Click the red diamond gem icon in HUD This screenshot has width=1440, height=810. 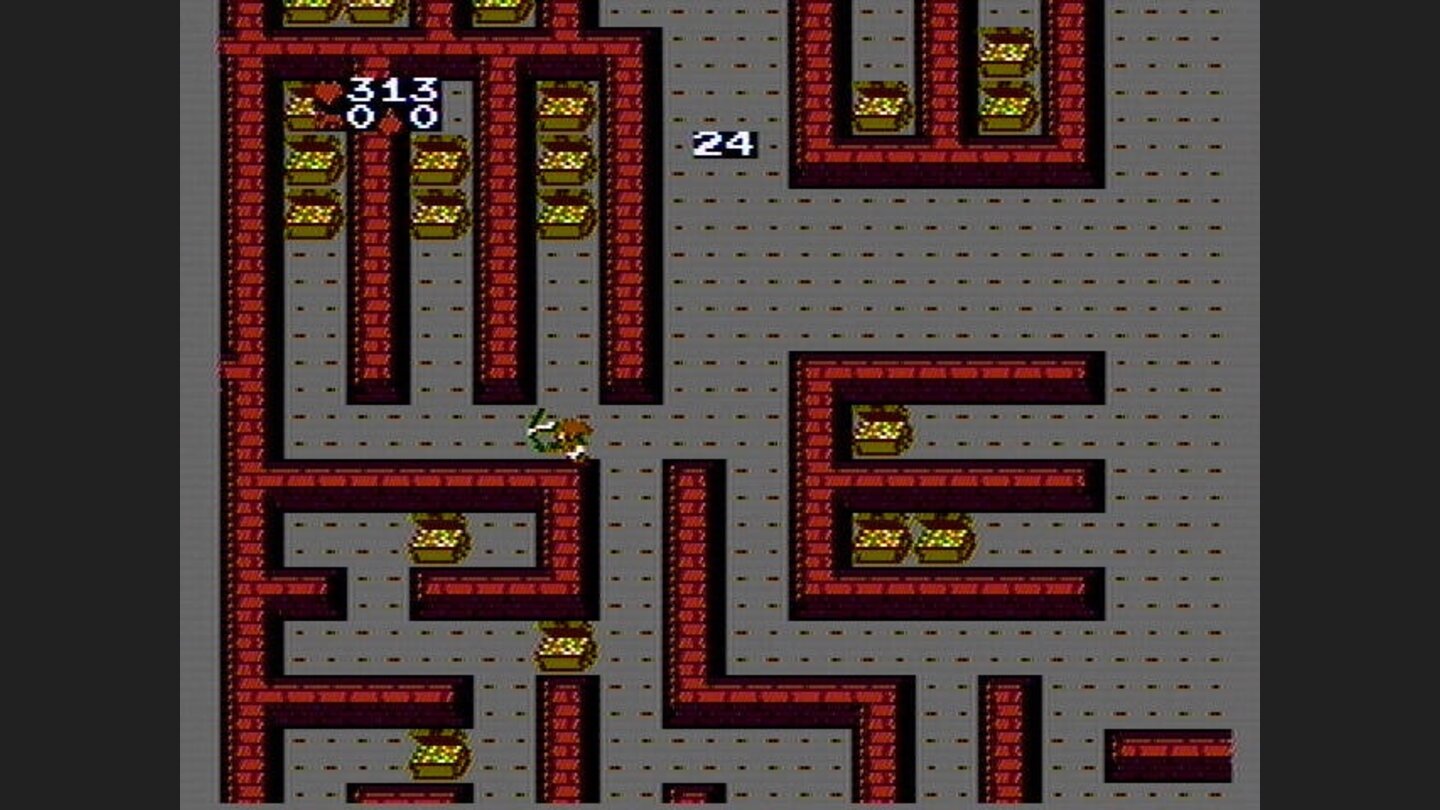coord(390,122)
